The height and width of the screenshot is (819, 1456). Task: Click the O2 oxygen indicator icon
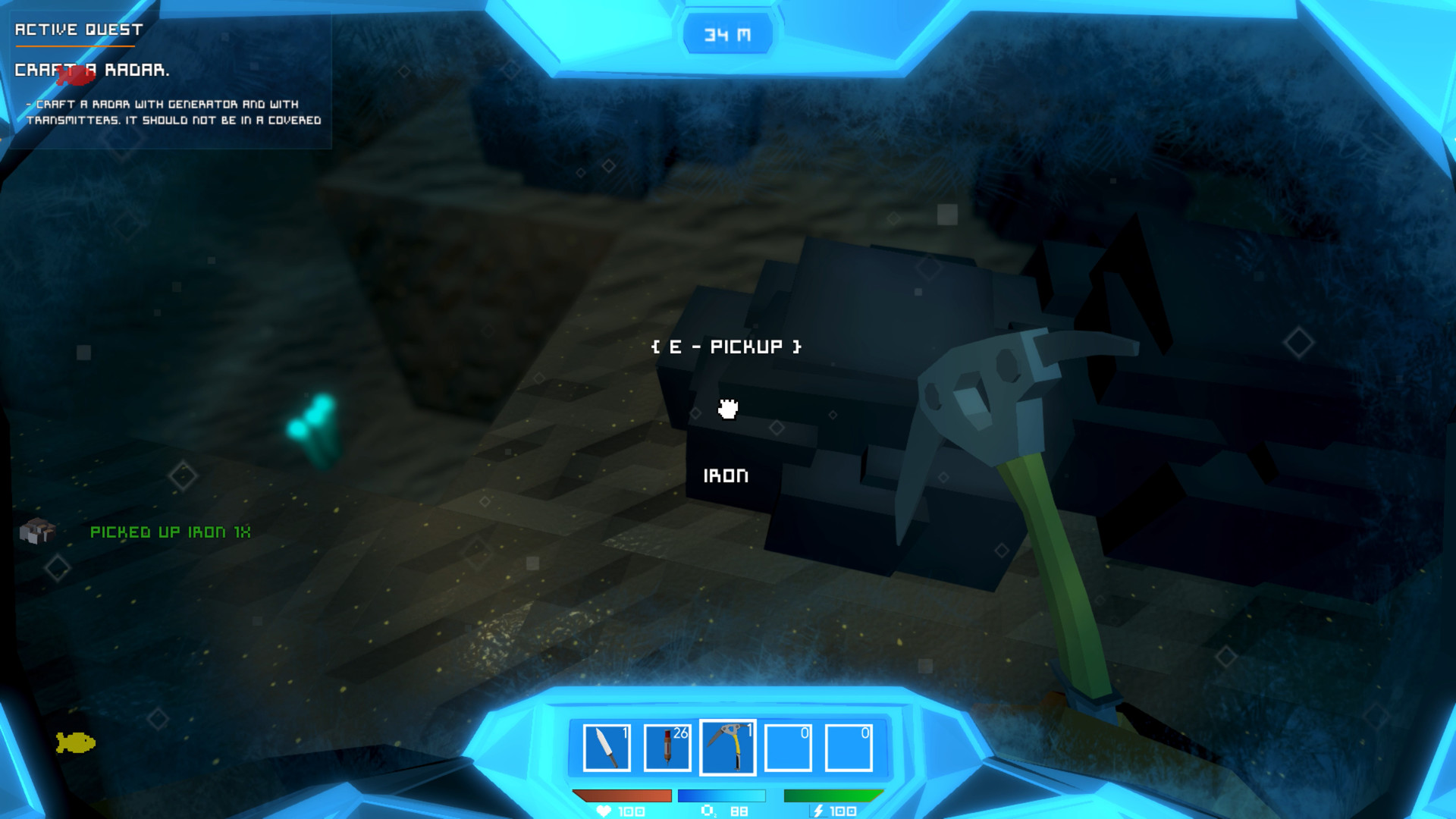tap(707, 811)
